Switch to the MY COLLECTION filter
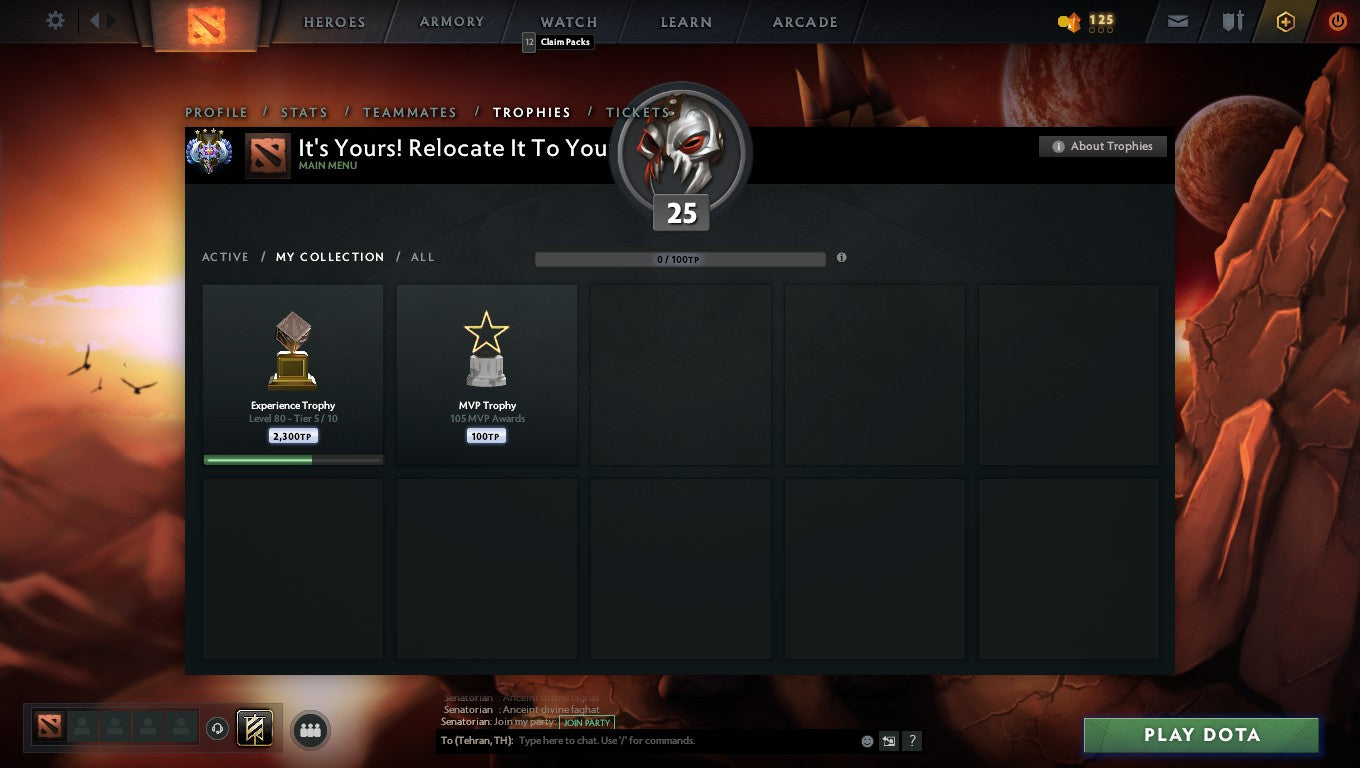The height and width of the screenshot is (768, 1360). tap(330, 257)
